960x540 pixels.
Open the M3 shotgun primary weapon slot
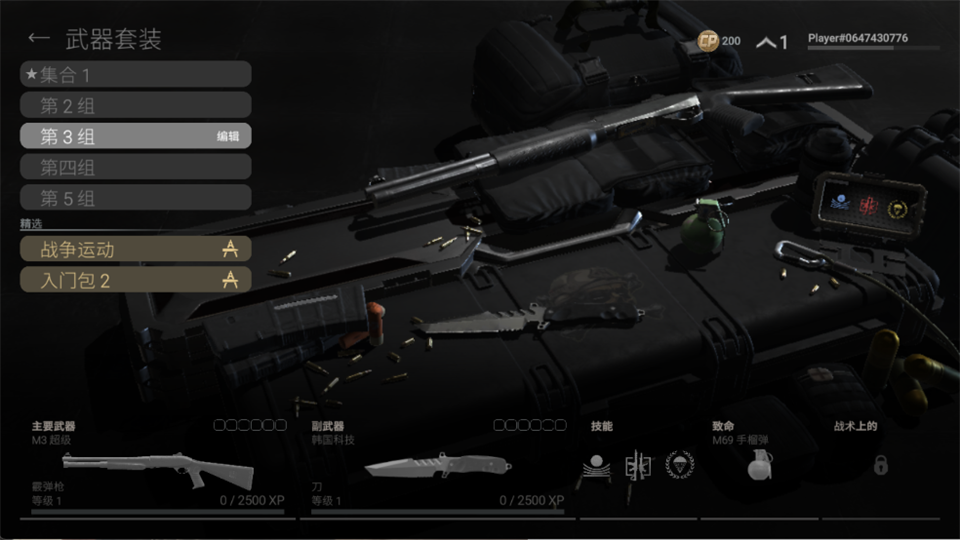tap(160, 468)
